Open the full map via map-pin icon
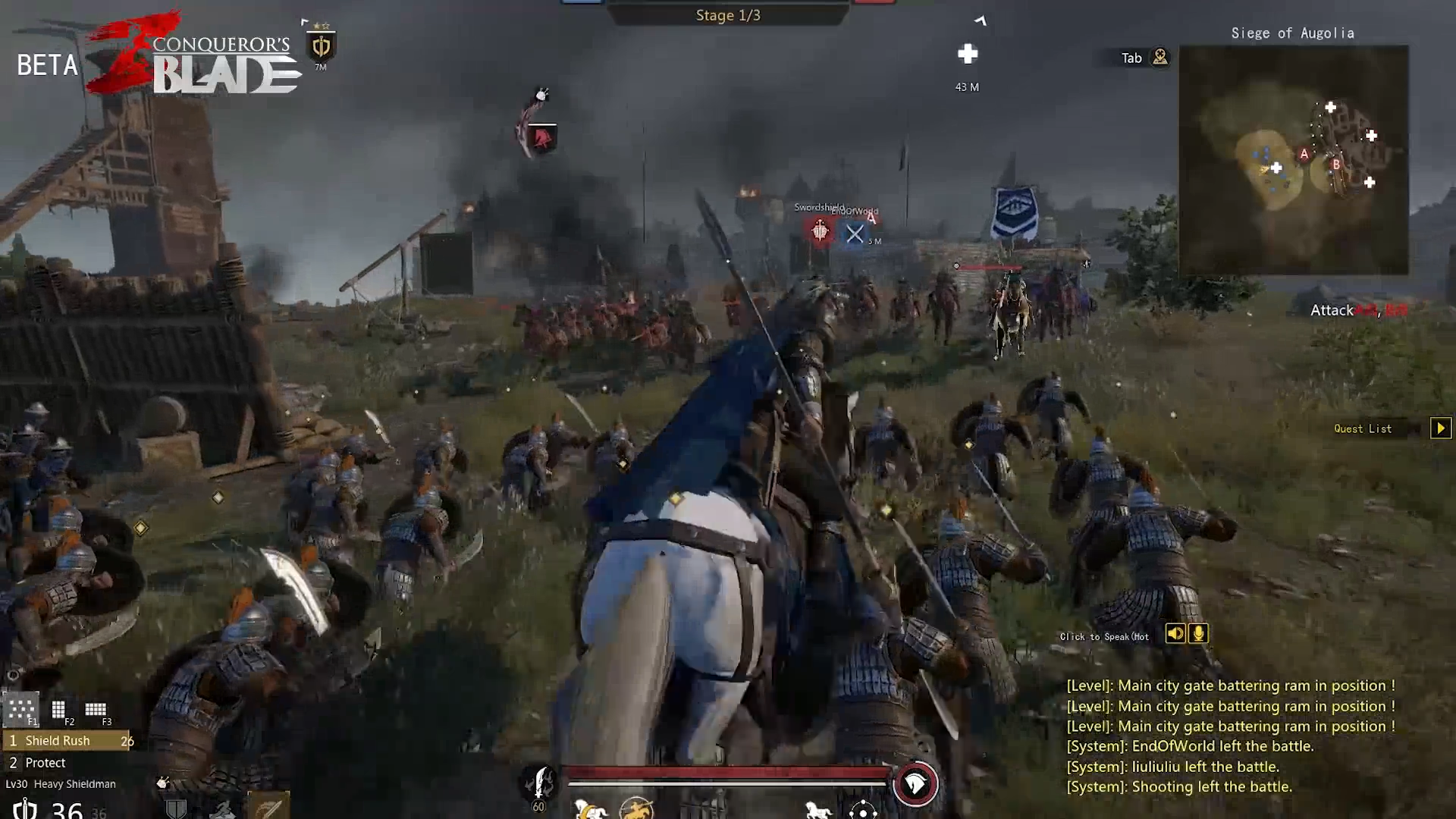 (1160, 58)
